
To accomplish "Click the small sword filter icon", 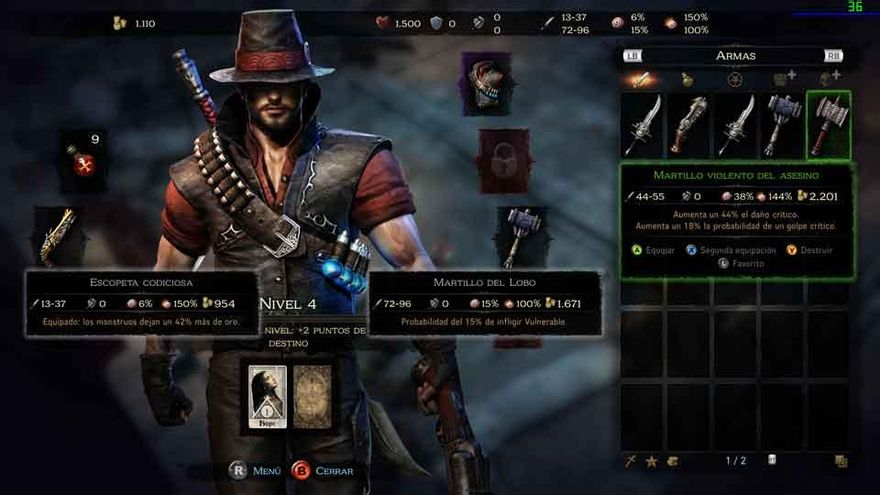I will (x=630, y=461).
